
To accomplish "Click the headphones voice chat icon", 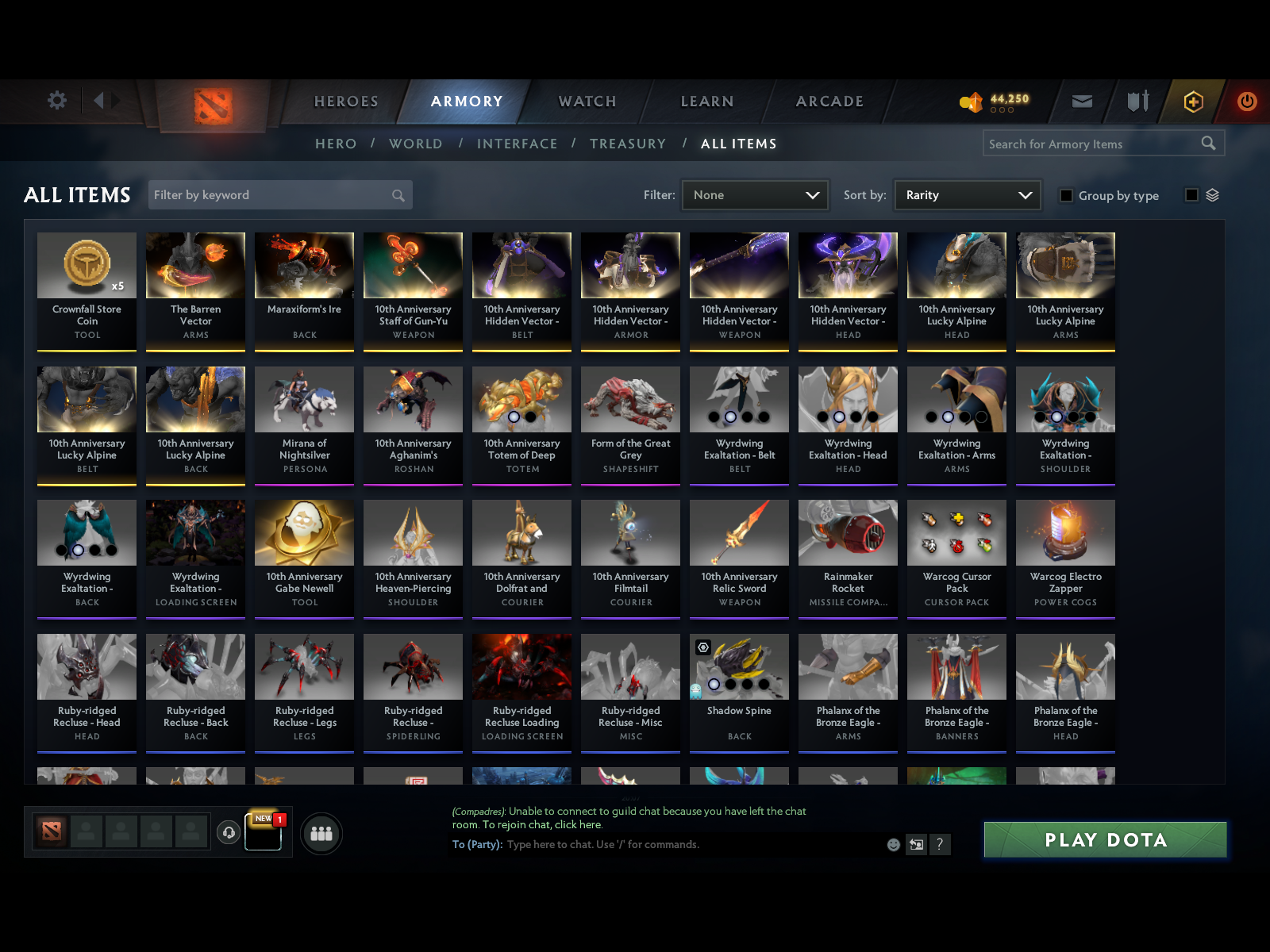I will click(230, 833).
